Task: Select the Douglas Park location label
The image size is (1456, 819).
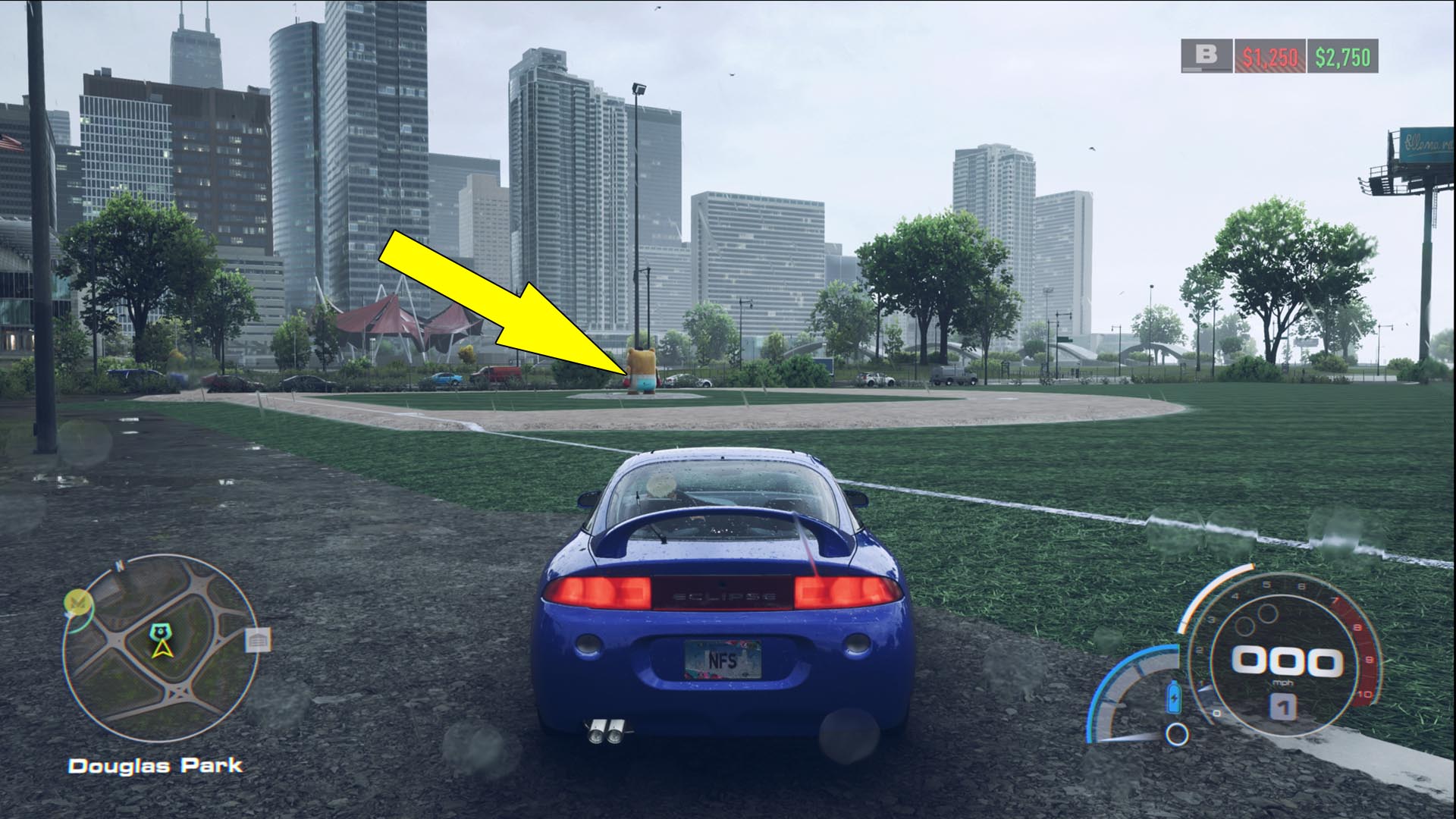Action: click(x=155, y=764)
